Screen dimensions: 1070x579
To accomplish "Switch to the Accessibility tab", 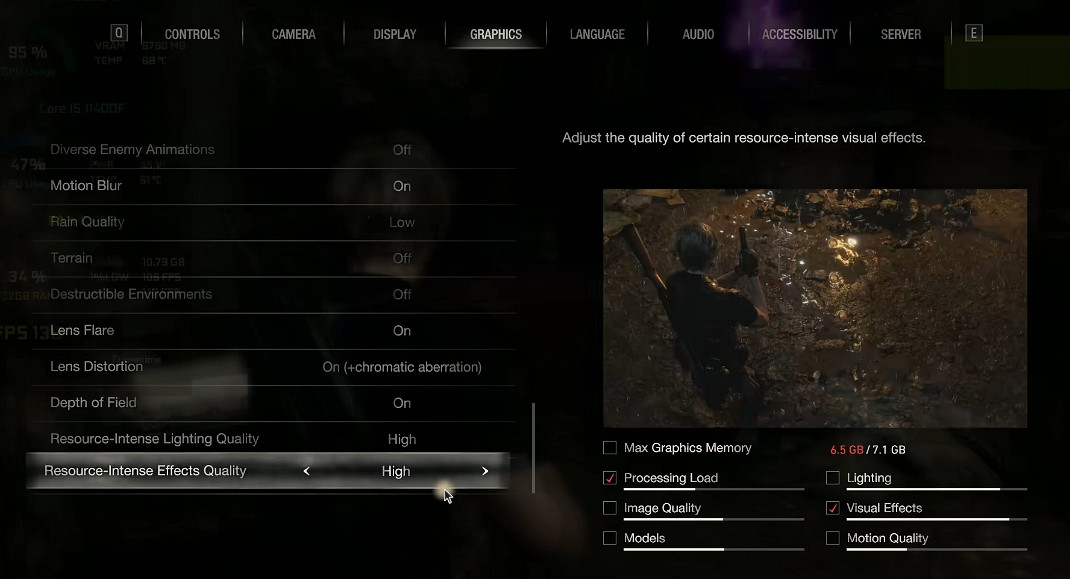I will 799,34.
